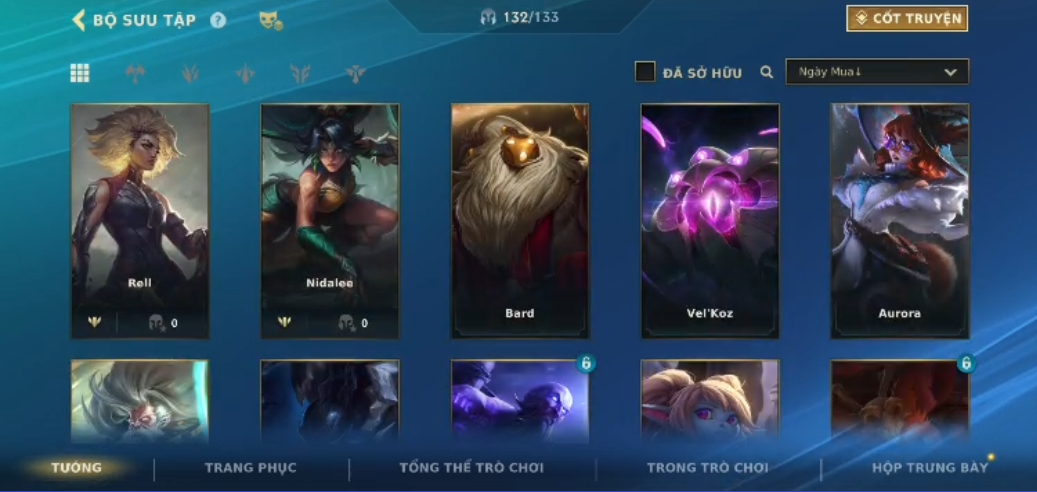Click the cat mask icon
Image resolution: width=1037 pixels, height=492 pixels.
(270, 20)
